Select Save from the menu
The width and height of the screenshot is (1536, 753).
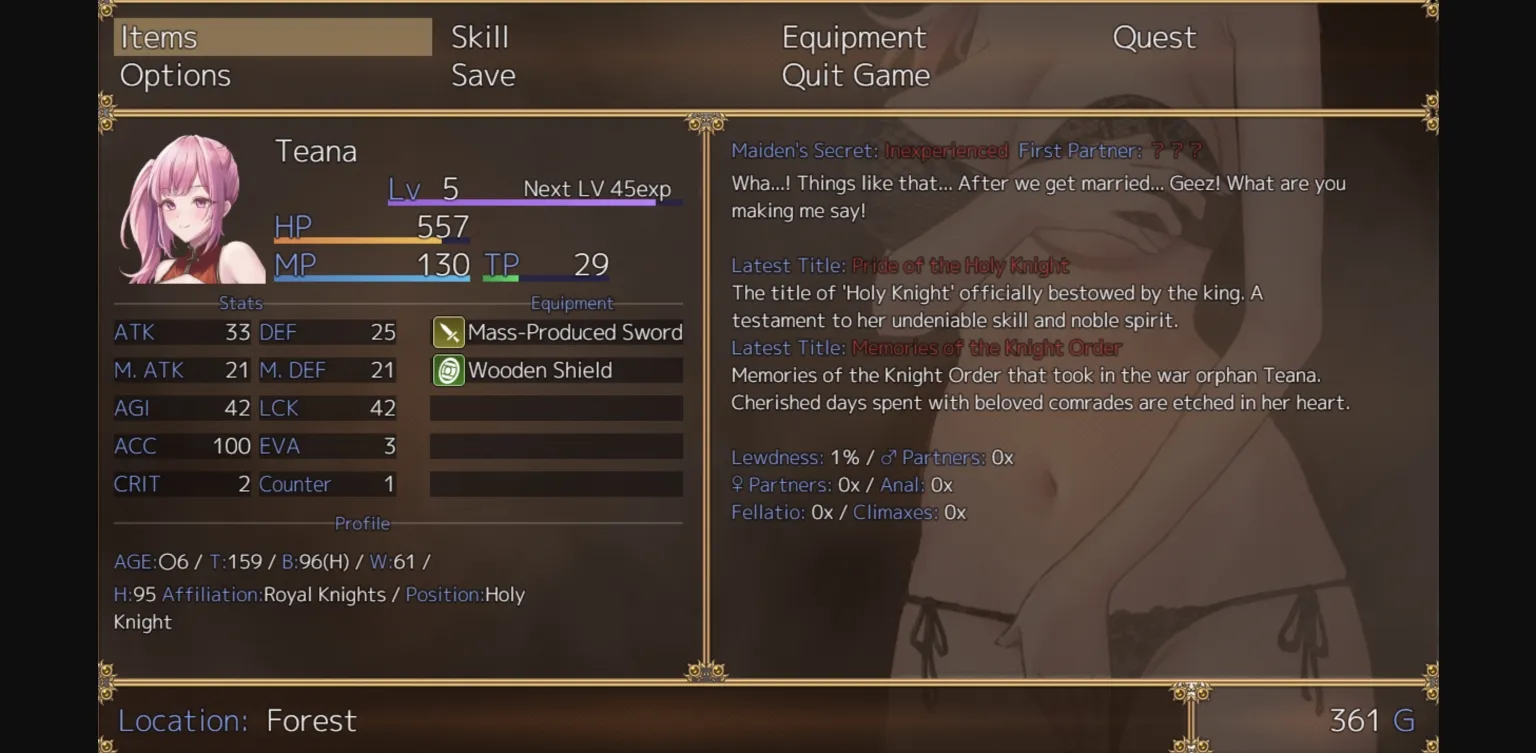tap(483, 74)
